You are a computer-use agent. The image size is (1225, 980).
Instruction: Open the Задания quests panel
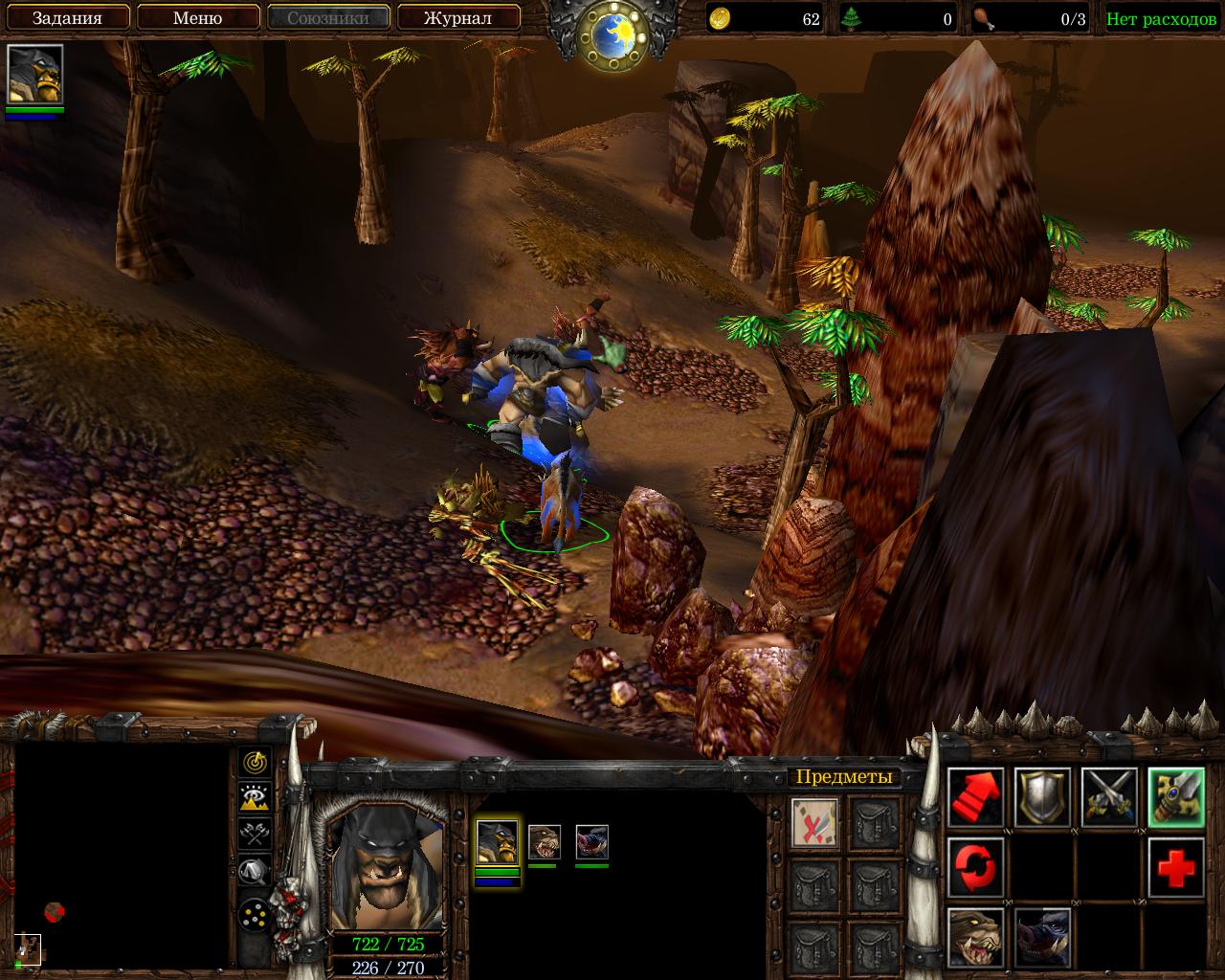tap(67, 17)
